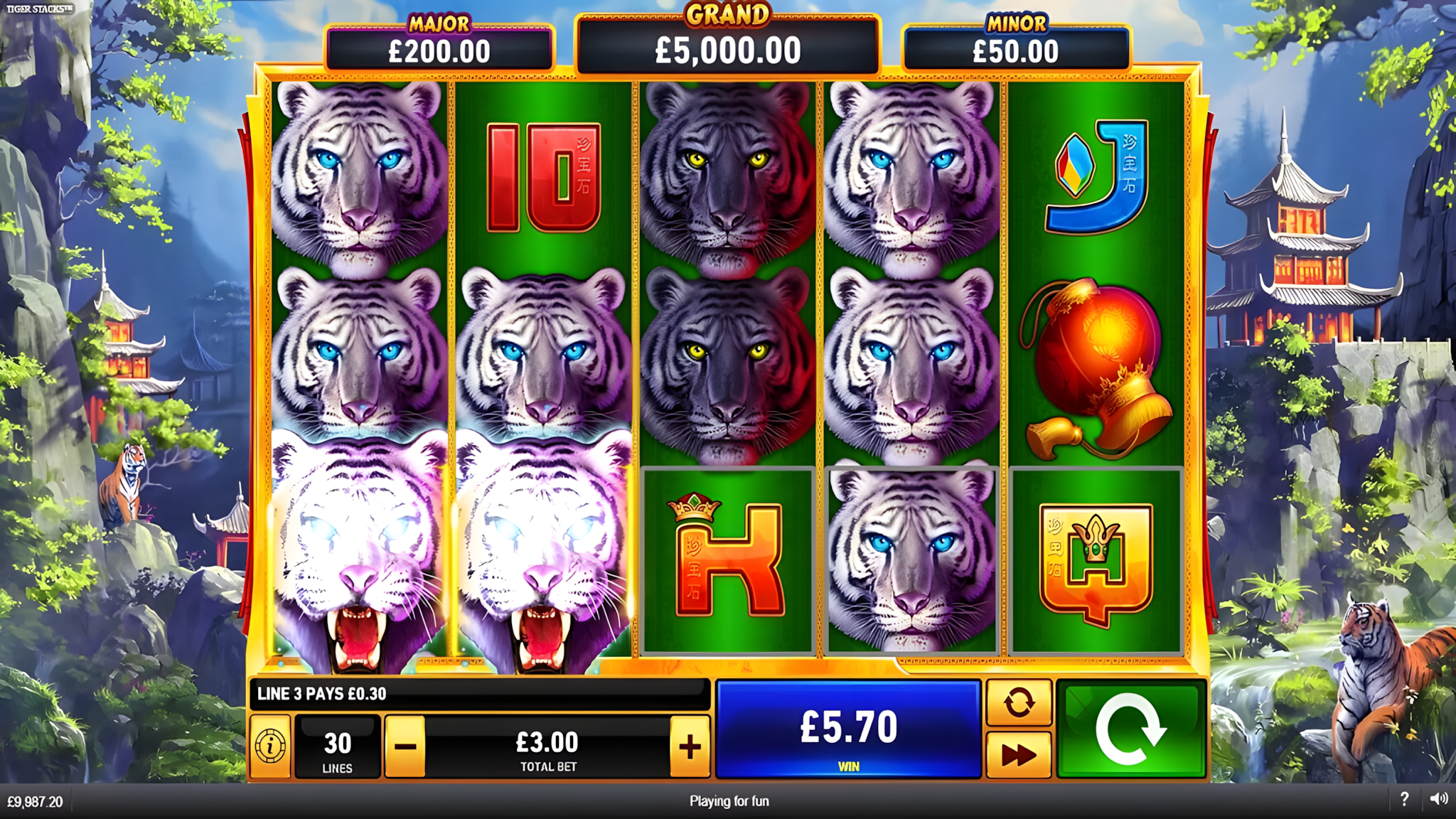Open the paytable info screen

[x=270, y=746]
